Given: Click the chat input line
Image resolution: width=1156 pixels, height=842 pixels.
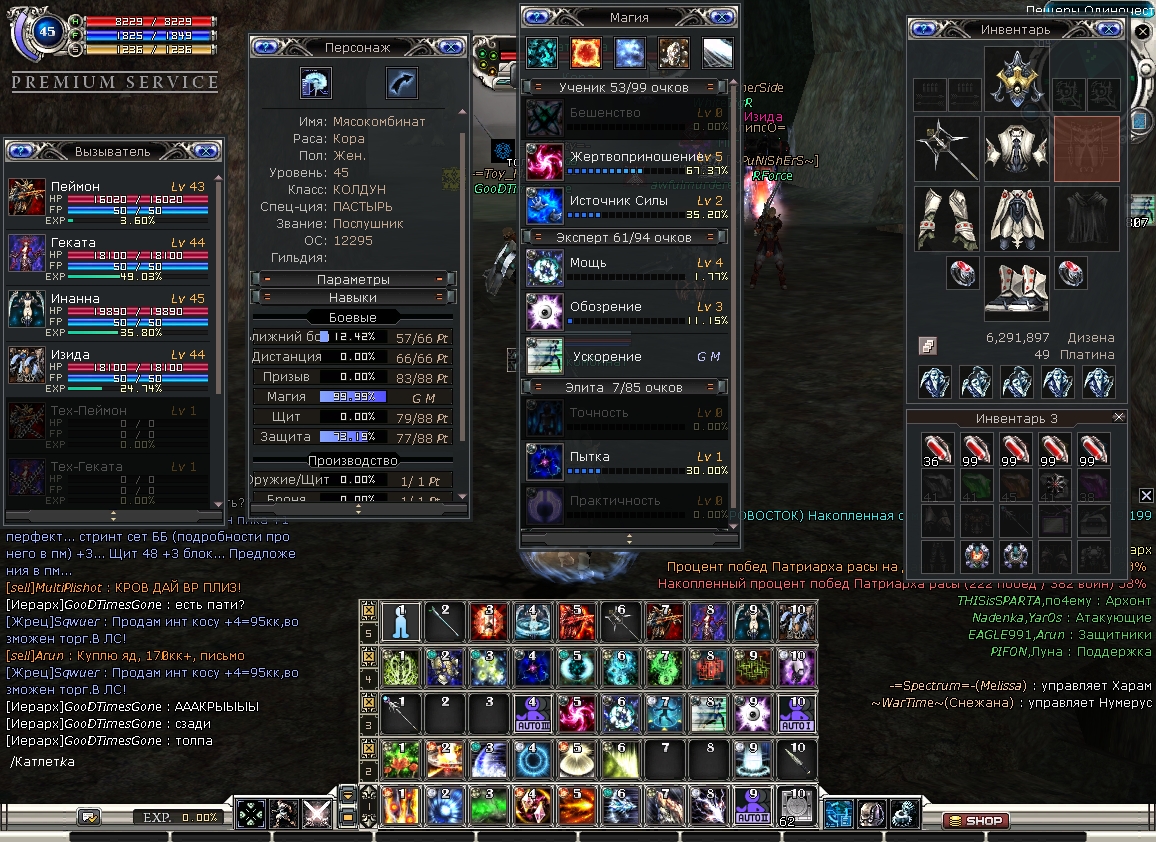Looking at the screenshot, I should click(180, 762).
